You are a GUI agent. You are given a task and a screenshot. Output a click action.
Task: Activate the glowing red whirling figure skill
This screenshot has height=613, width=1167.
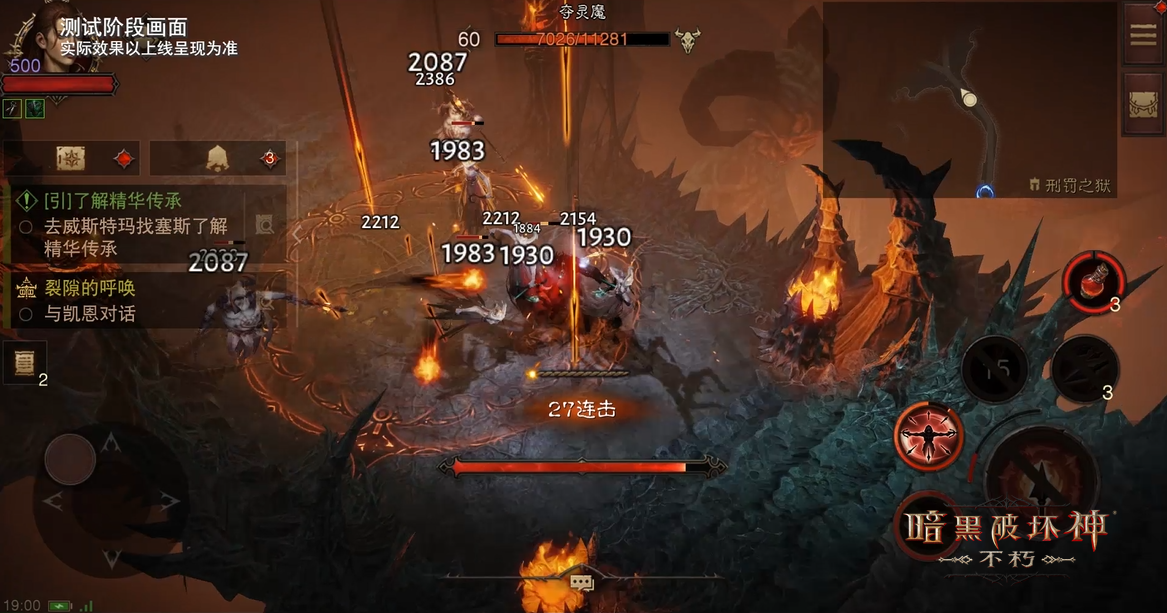[x=930, y=437]
